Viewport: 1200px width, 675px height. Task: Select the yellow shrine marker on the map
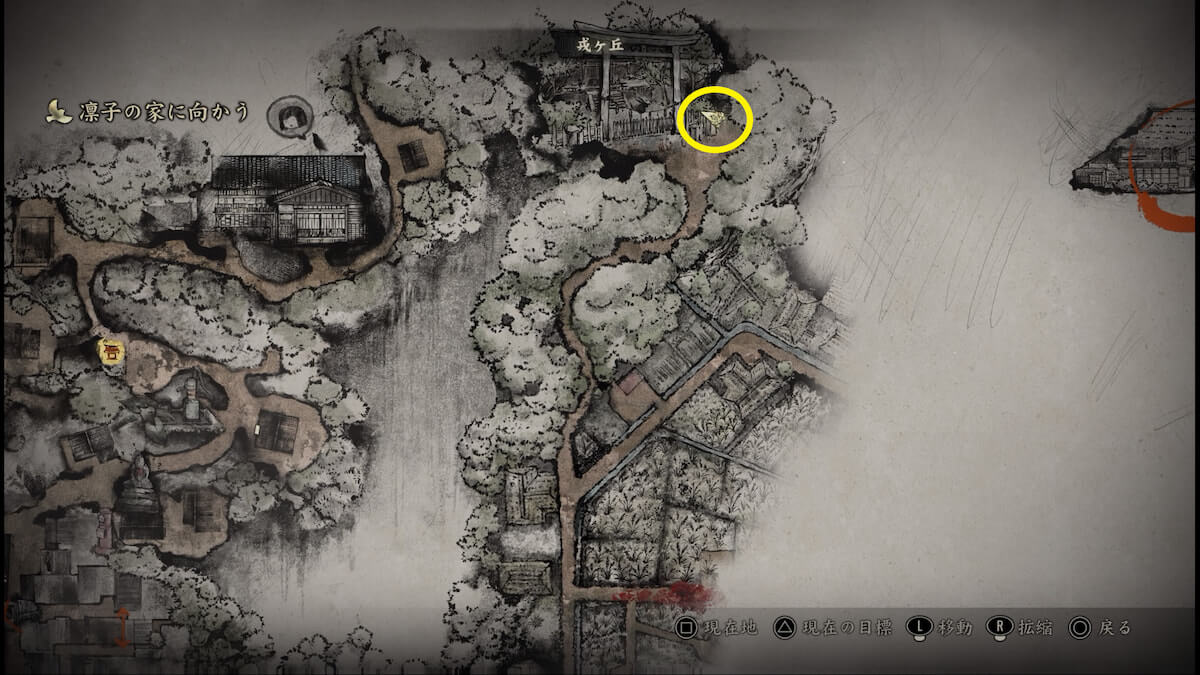[x=111, y=351]
